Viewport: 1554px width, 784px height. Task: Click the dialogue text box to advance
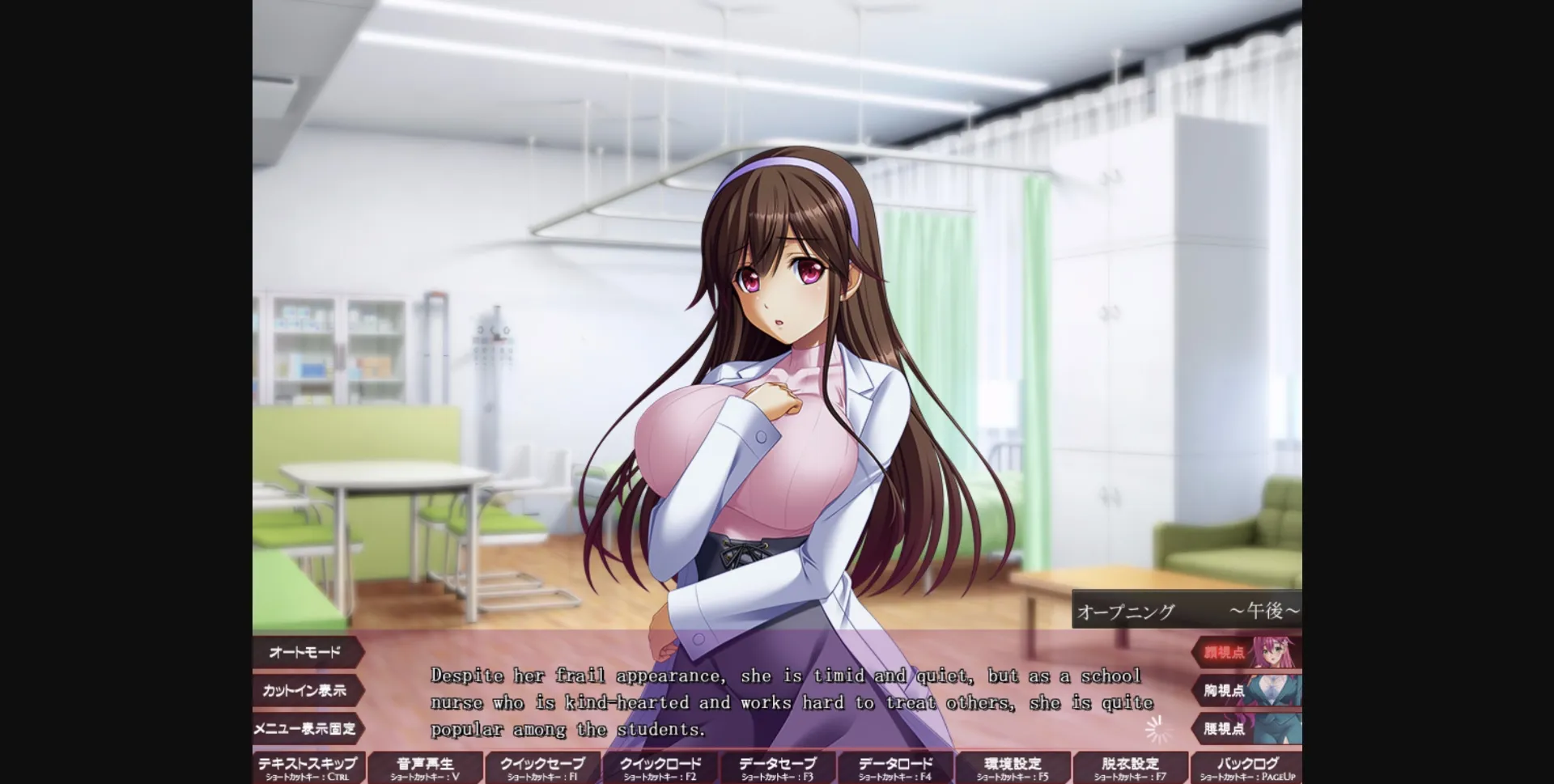tap(785, 702)
